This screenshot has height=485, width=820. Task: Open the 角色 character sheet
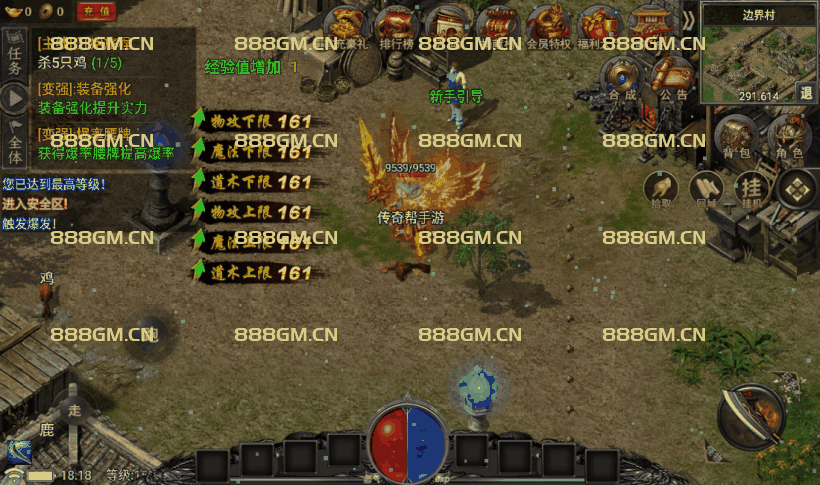tap(789, 138)
